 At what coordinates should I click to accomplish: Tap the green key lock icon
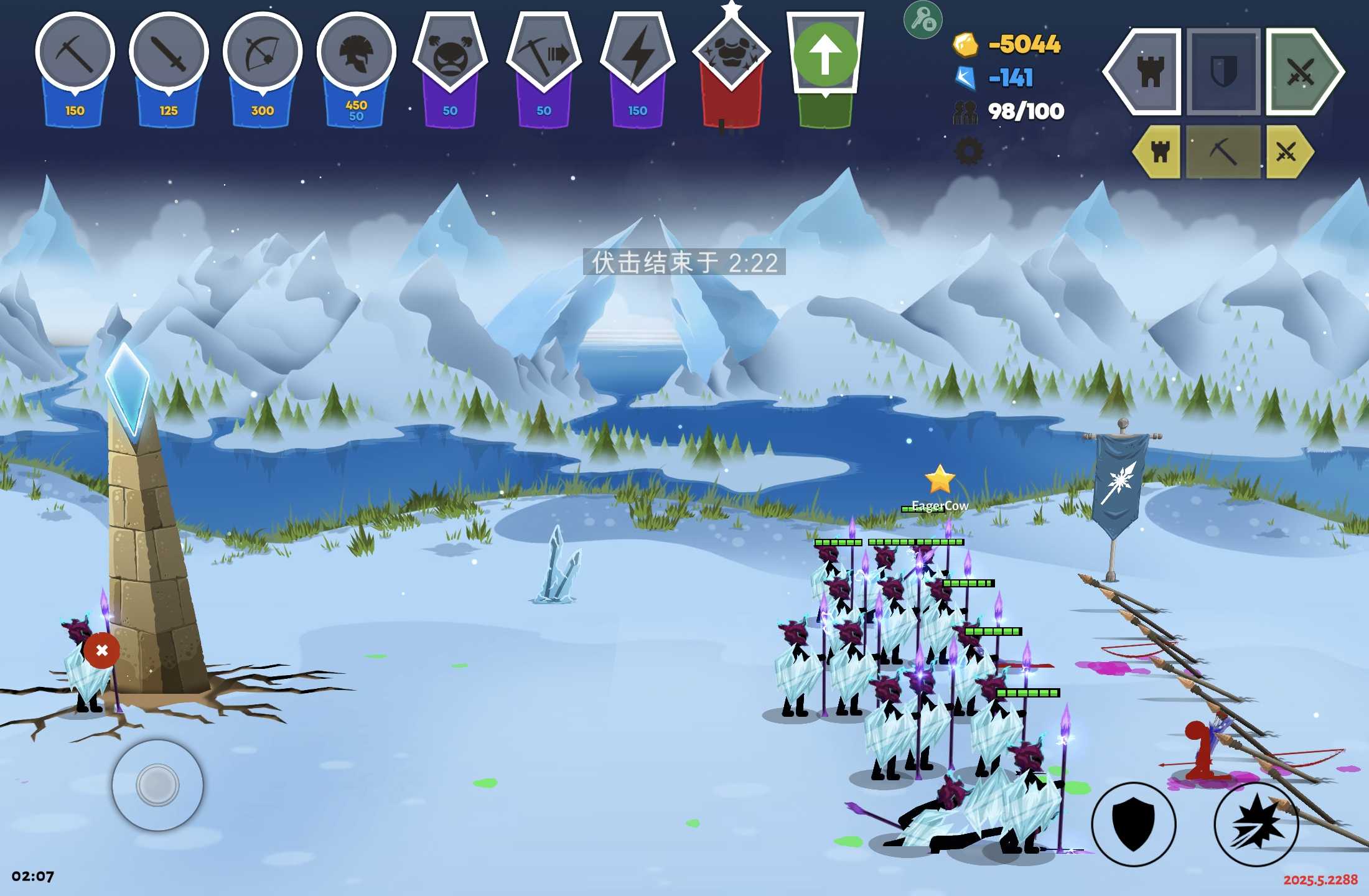coord(922,21)
